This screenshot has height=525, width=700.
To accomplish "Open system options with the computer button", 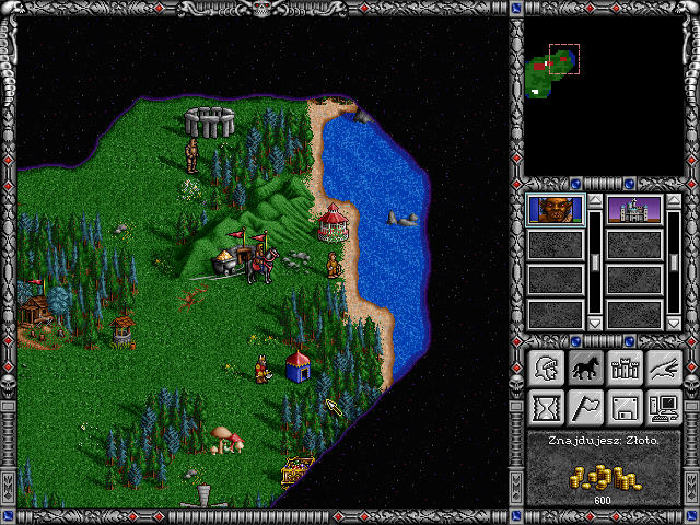I will pyautogui.click(x=663, y=407).
